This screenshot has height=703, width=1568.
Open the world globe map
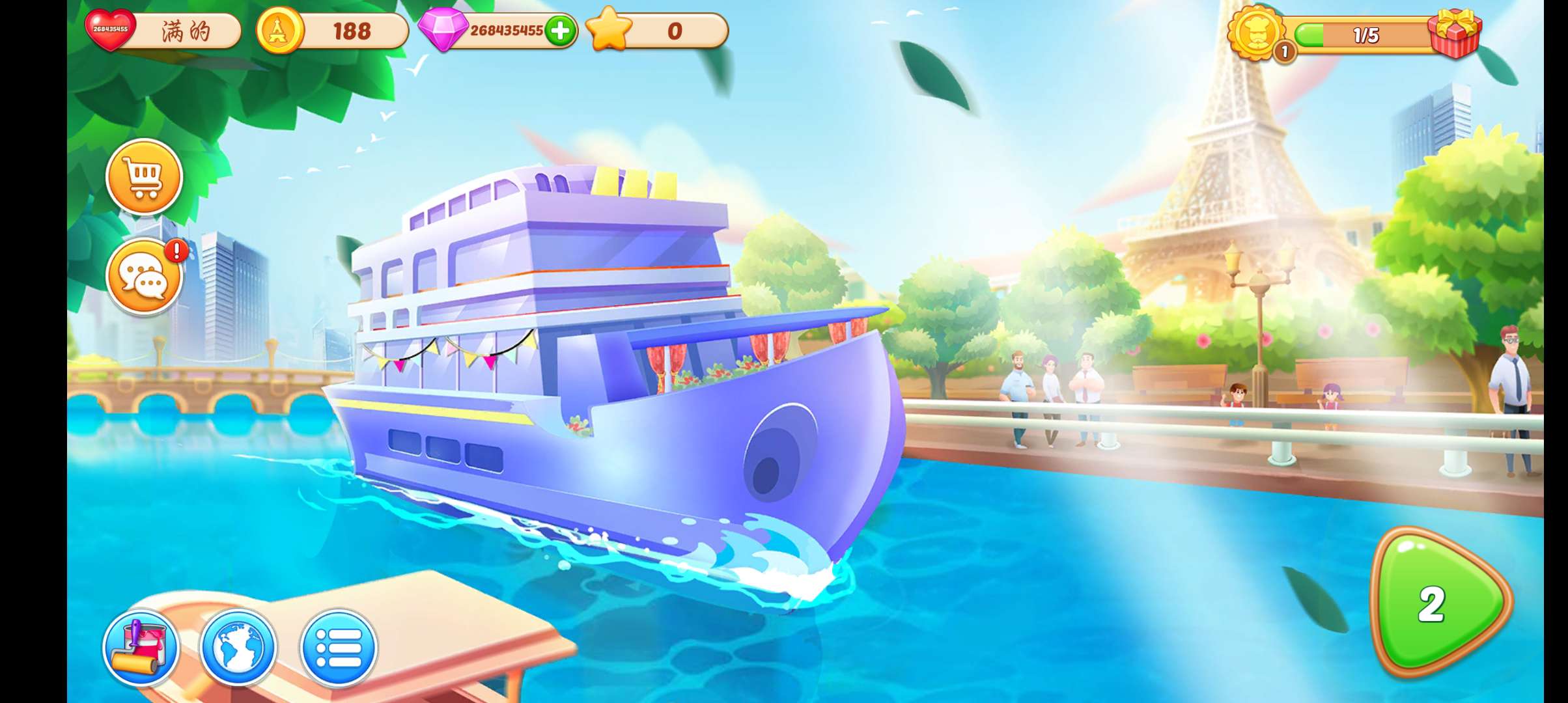pyautogui.click(x=238, y=648)
